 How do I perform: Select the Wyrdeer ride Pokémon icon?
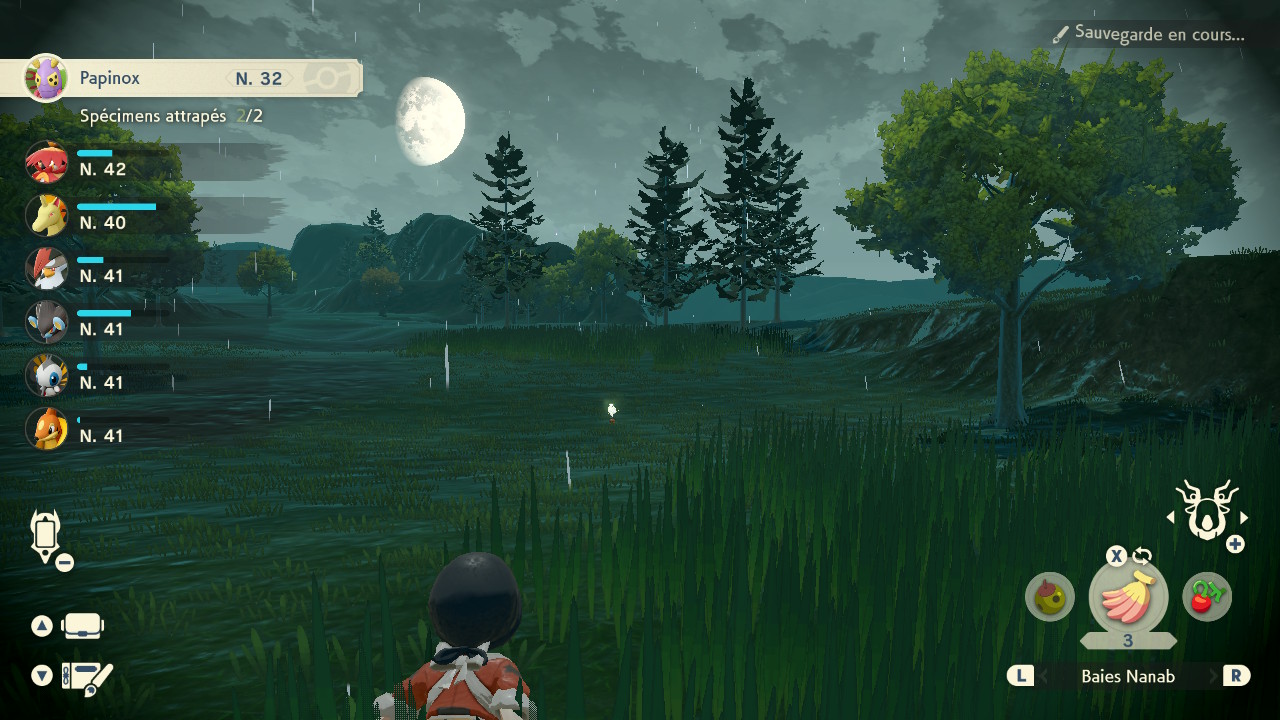(1207, 510)
